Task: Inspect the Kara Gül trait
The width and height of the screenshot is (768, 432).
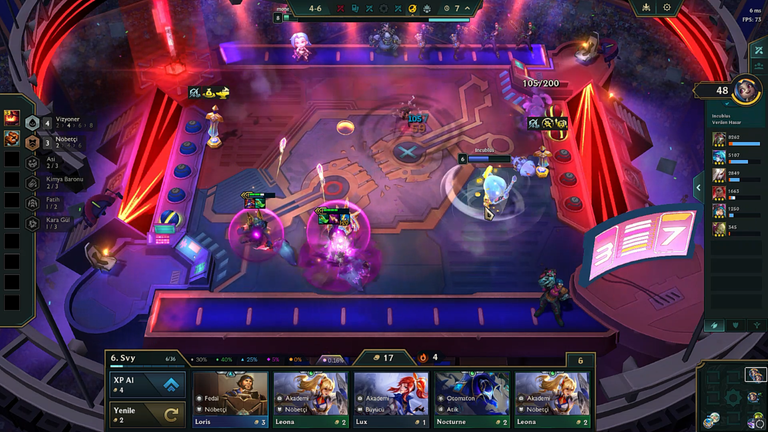Action: coord(56,224)
